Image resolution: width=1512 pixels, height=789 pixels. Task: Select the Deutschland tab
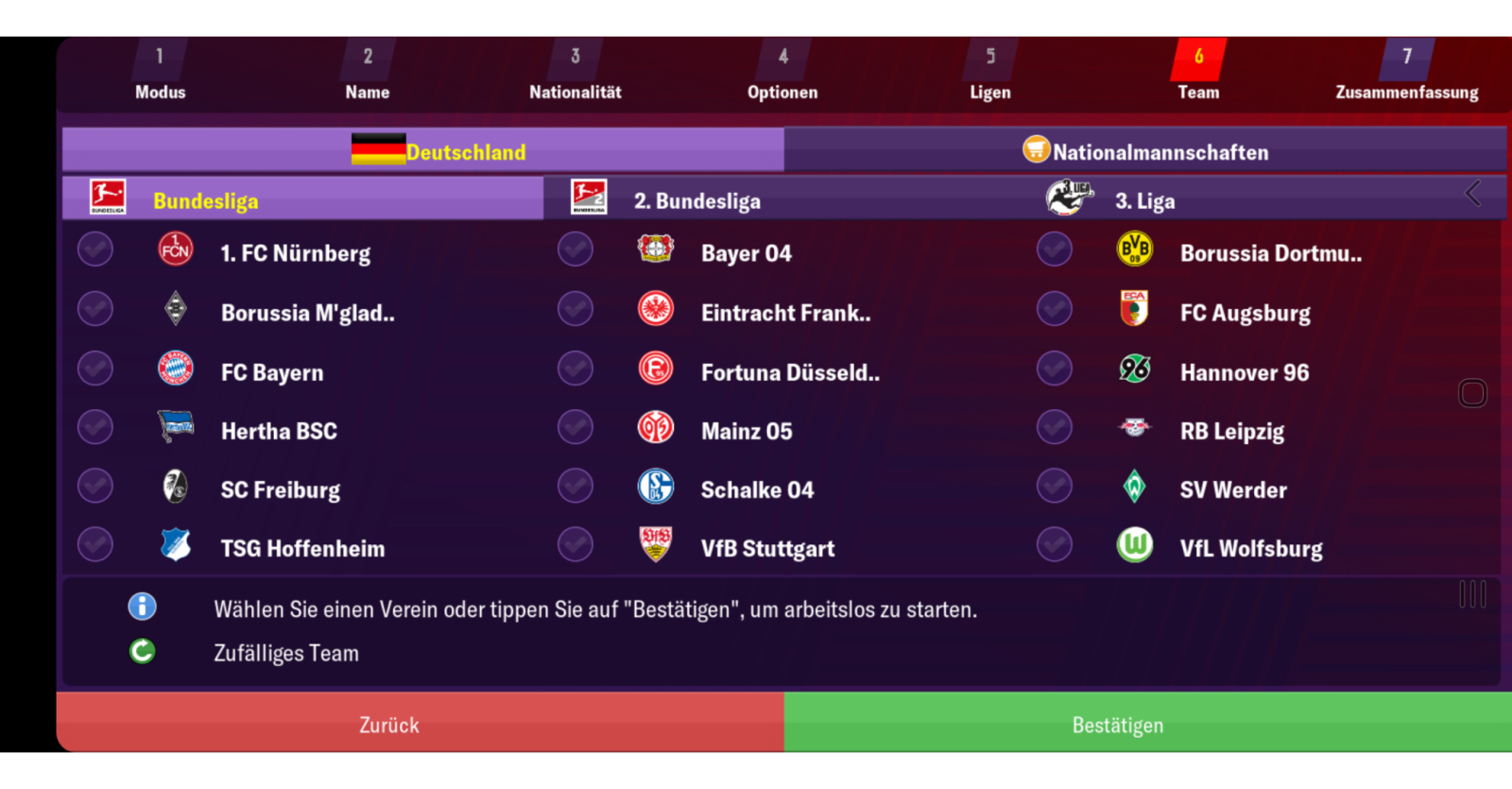click(423, 151)
